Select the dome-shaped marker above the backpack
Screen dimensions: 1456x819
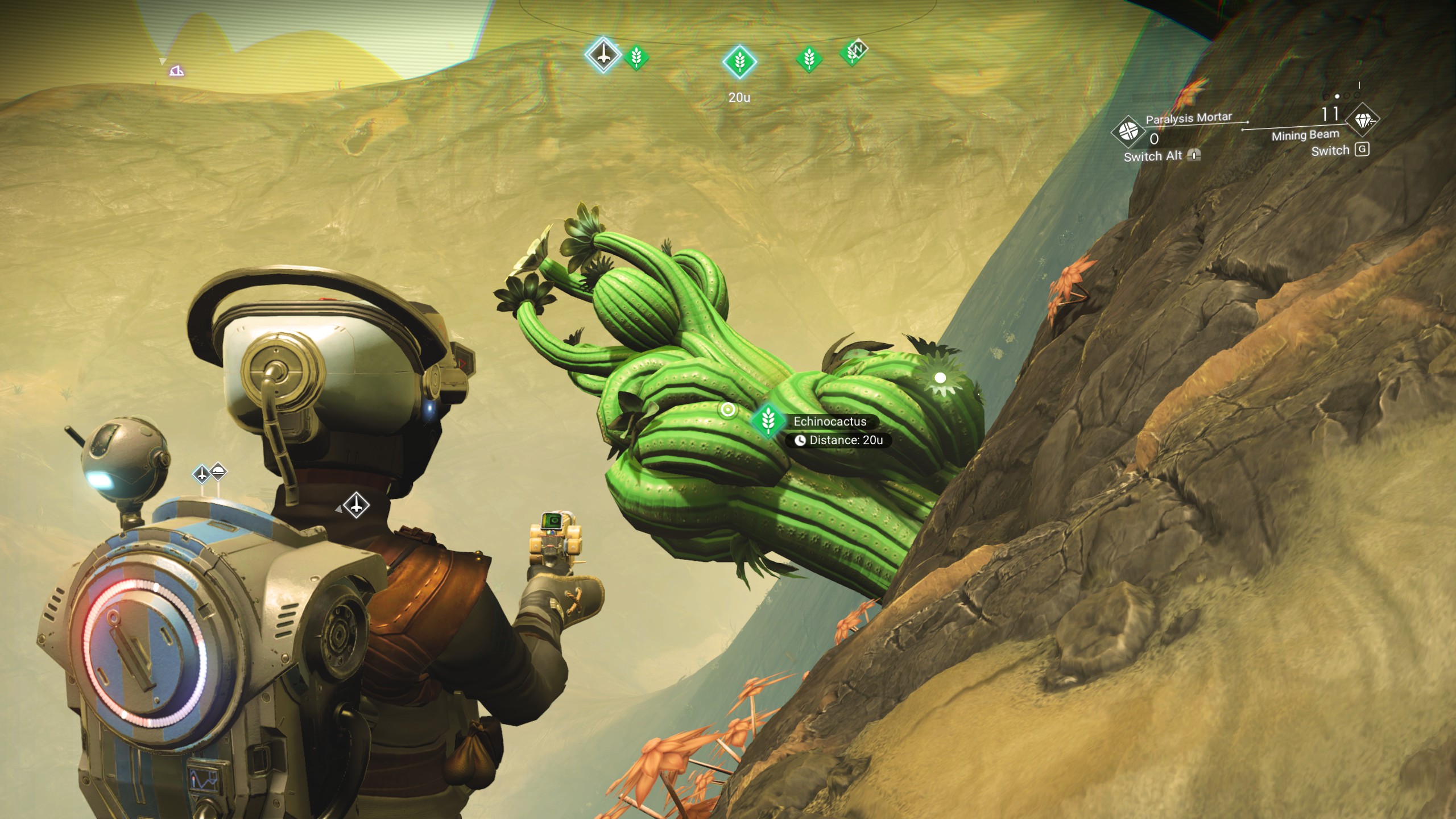218,471
